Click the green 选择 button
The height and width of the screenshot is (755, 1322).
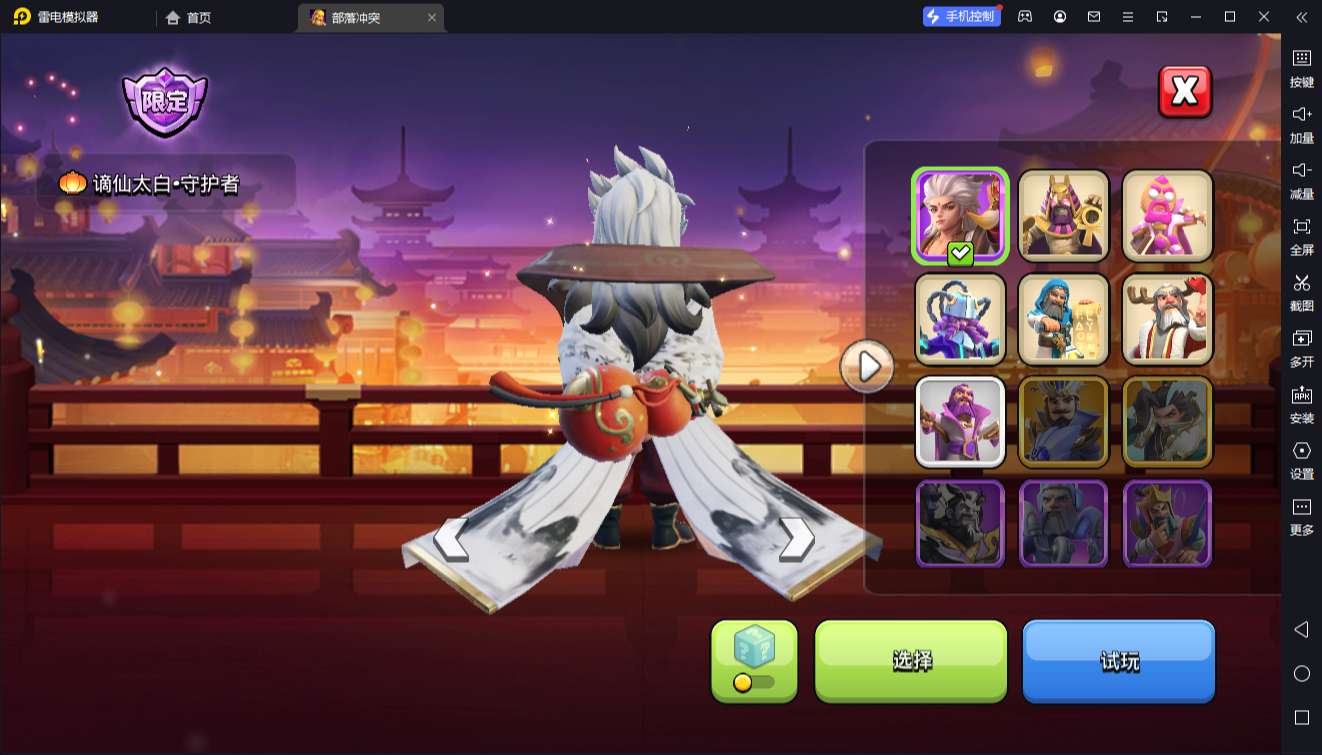pos(911,660)
